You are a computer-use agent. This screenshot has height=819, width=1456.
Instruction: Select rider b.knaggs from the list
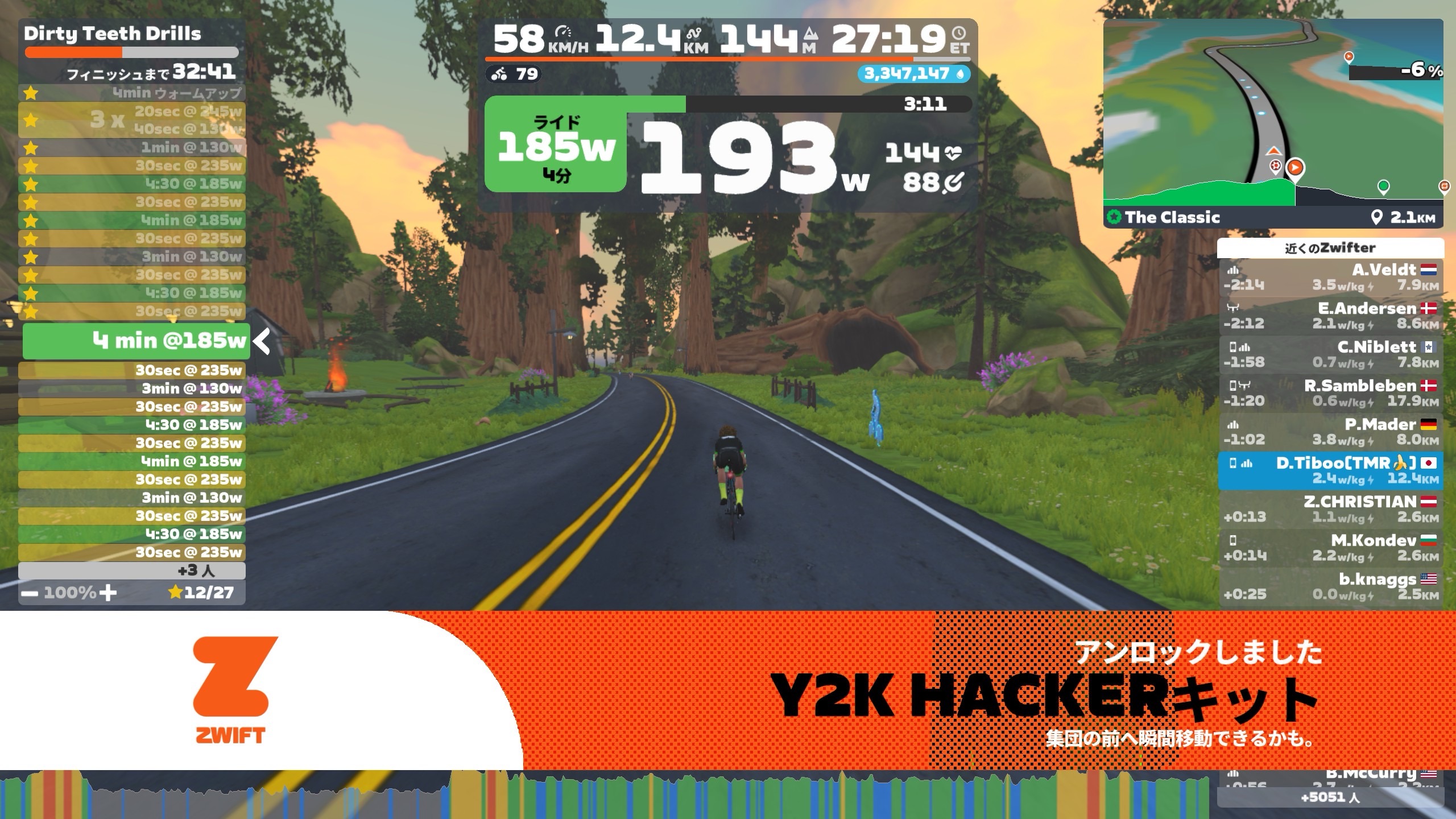coord(1330,587)
